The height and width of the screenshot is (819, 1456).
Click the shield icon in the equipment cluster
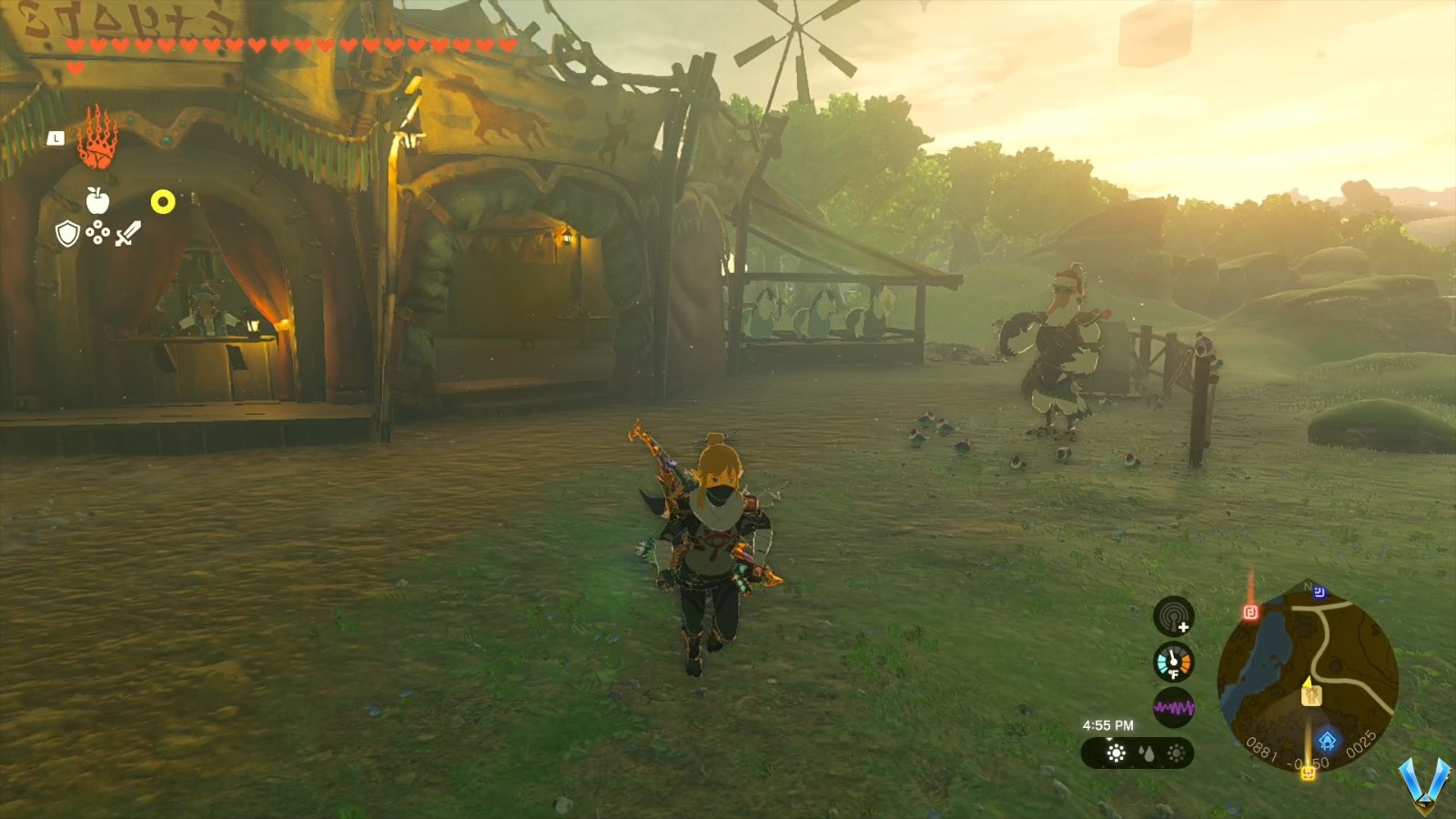click(67, 232)
